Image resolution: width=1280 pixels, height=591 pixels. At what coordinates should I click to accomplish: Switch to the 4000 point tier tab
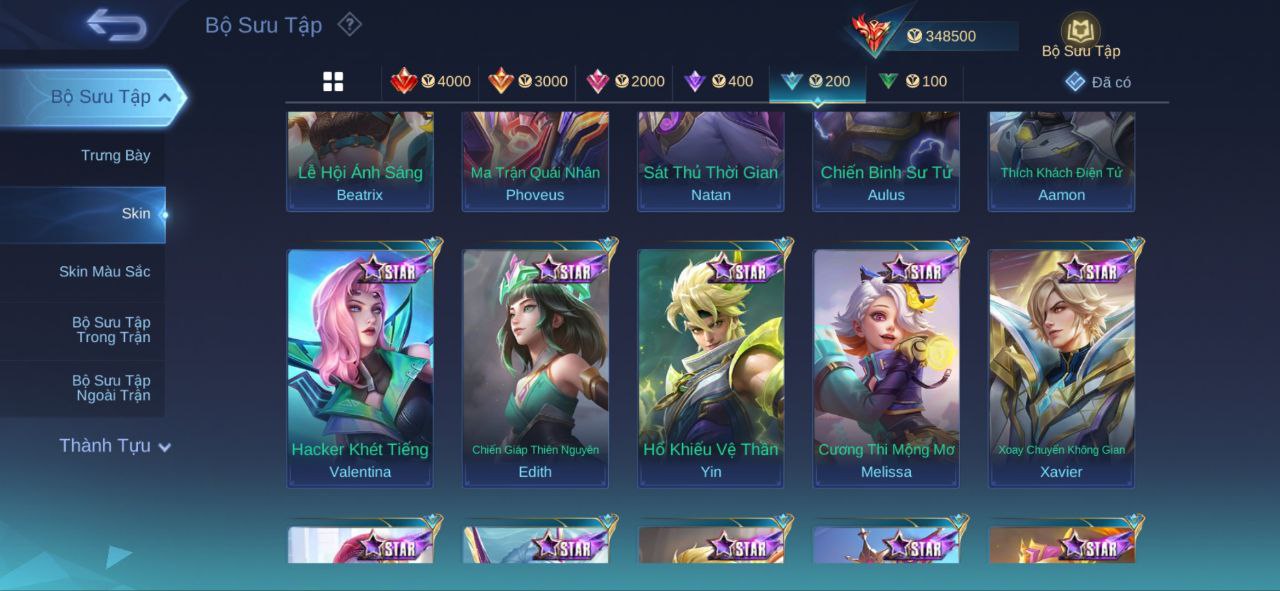tap(430, 82)
